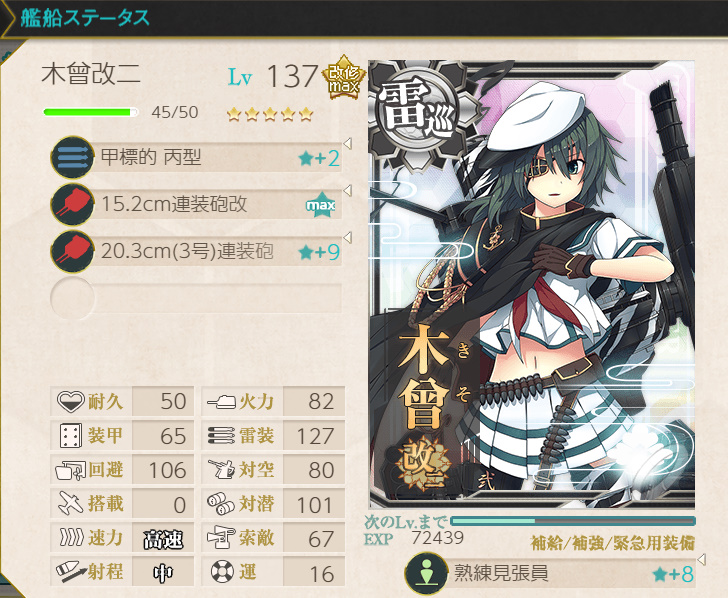Choose the 20.3cm(3号)連装砲 equipment slot

197,251
